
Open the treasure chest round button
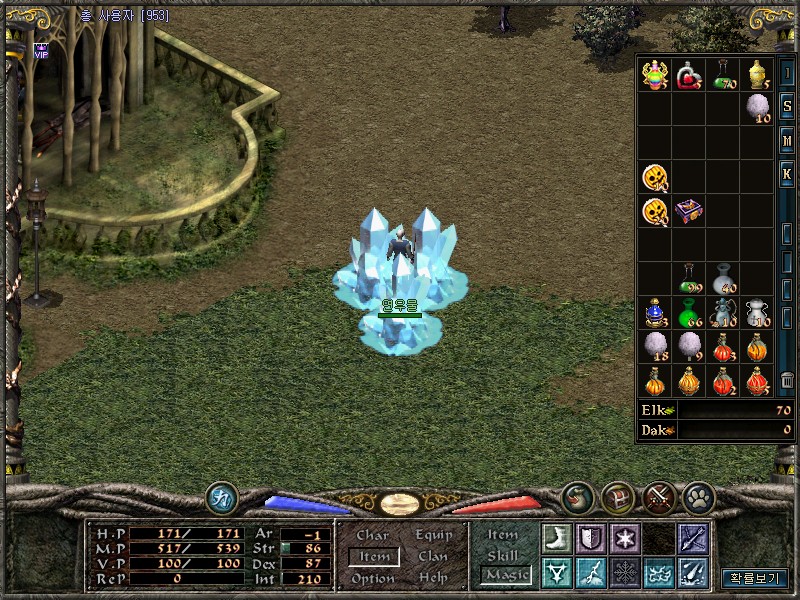(617, 496)
